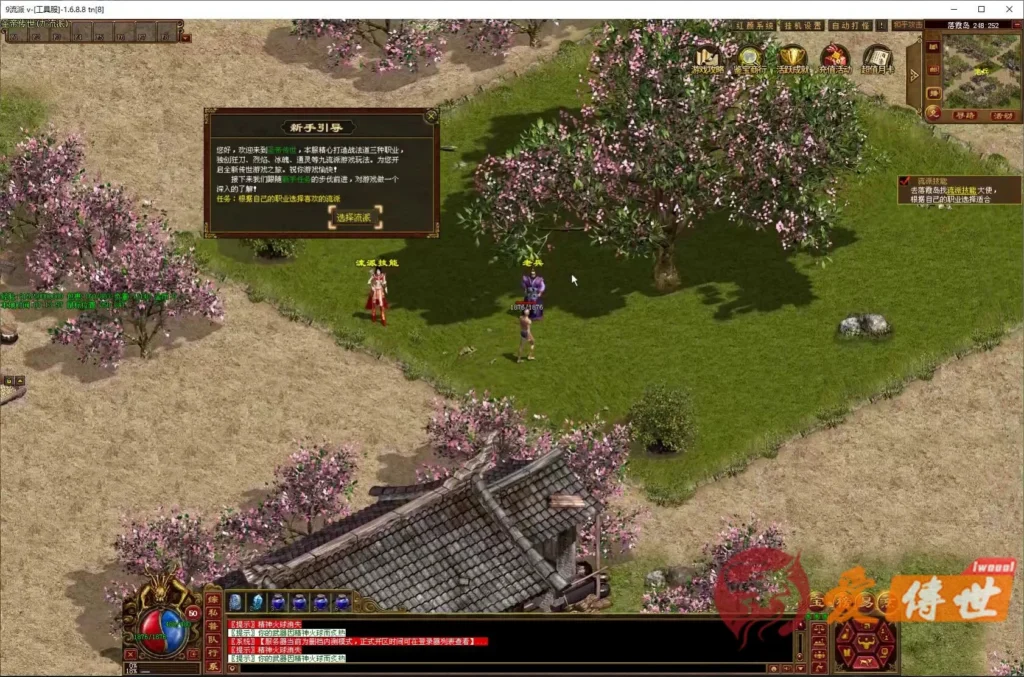Toggle the 自动打怪 auto-fight button
The width and height of the screenshot is (1024, 677).
pos(849,25)
